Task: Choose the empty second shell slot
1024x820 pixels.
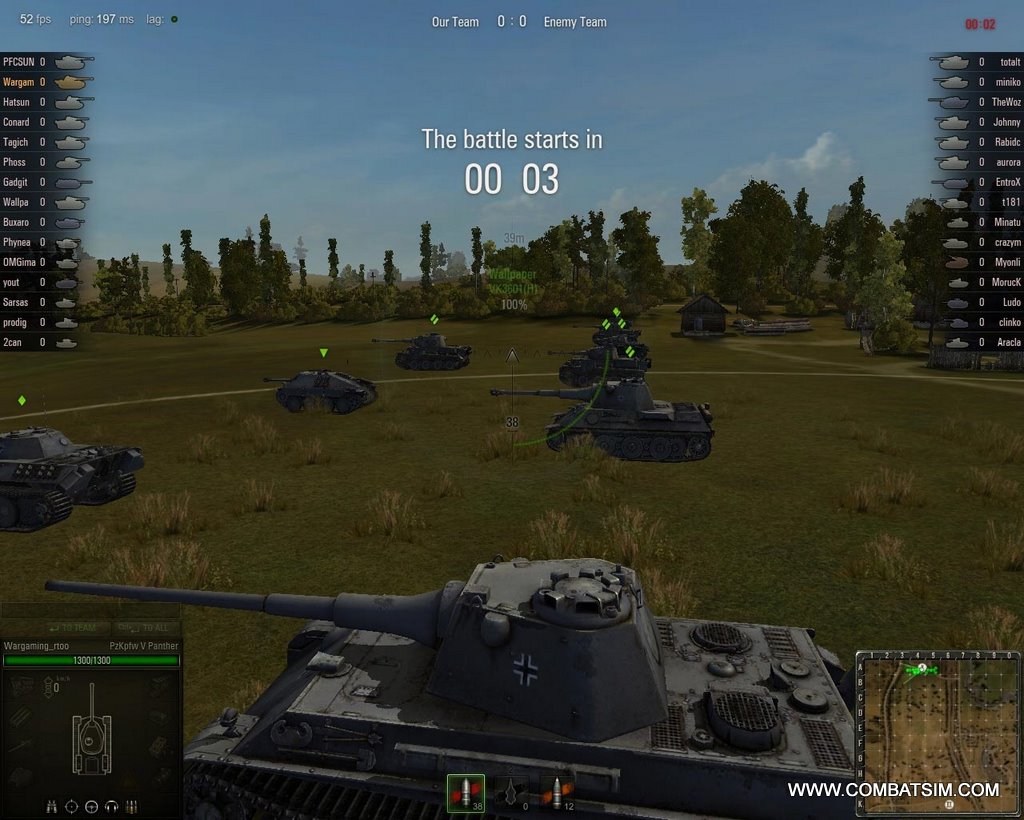Action: (511, 793)
